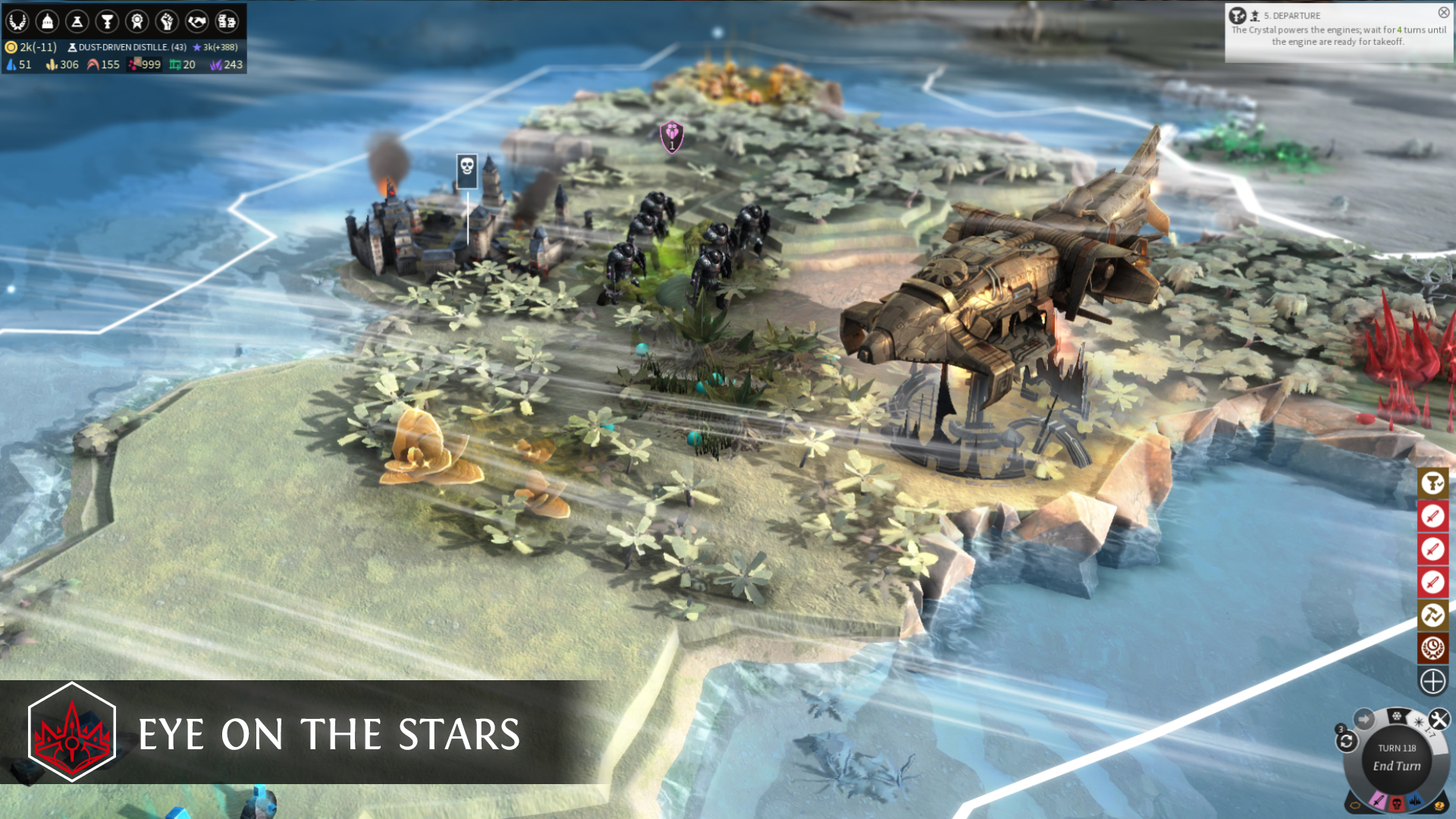This screenshot has height=819, width=1456.
Task: End the current turn
Action: tap(1397, 765)
